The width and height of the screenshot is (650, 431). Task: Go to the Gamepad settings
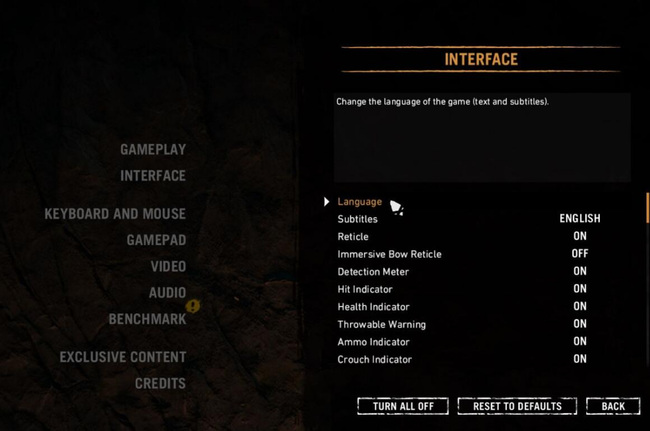pos(156,240)
